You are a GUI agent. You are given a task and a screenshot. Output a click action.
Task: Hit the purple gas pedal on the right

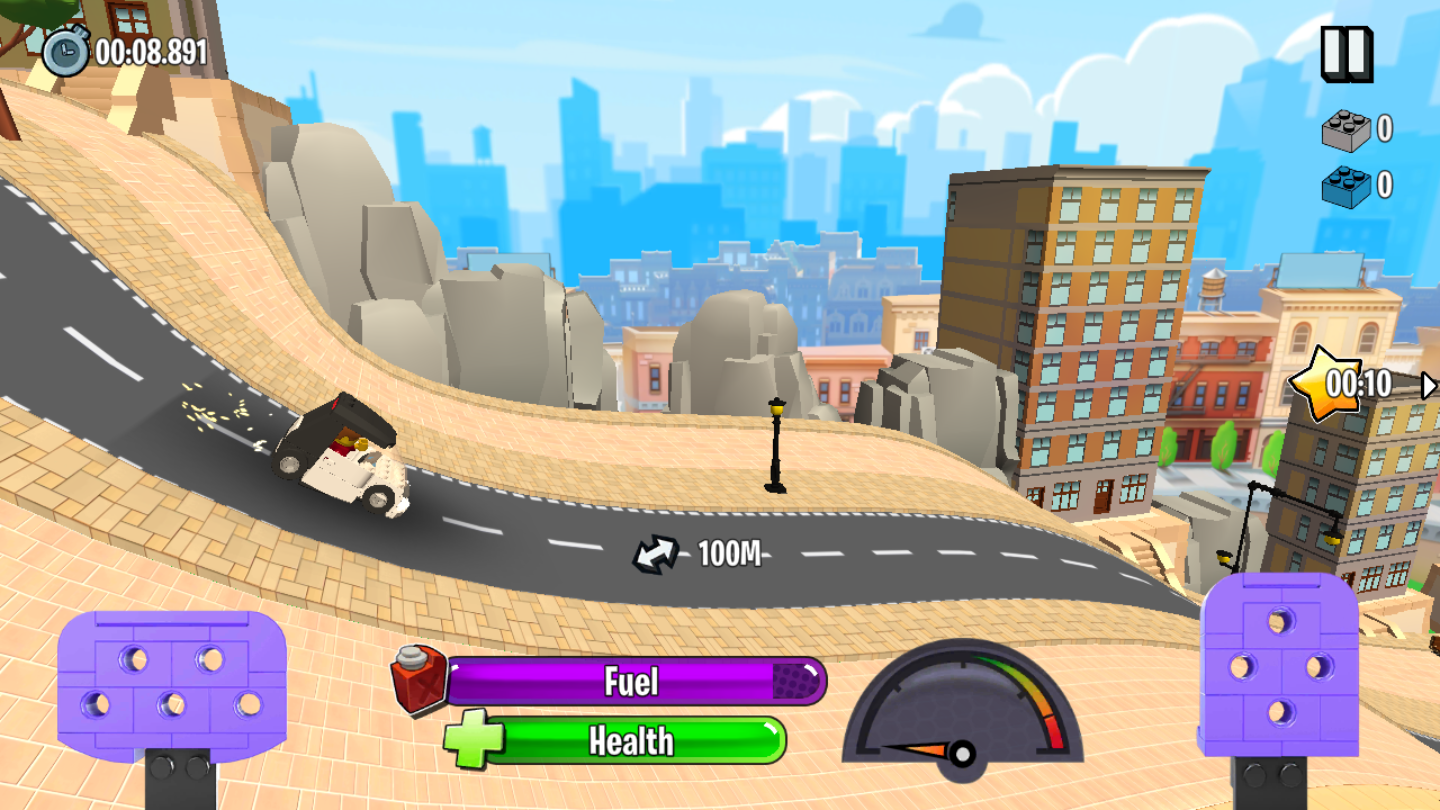tap(1279, 665)
